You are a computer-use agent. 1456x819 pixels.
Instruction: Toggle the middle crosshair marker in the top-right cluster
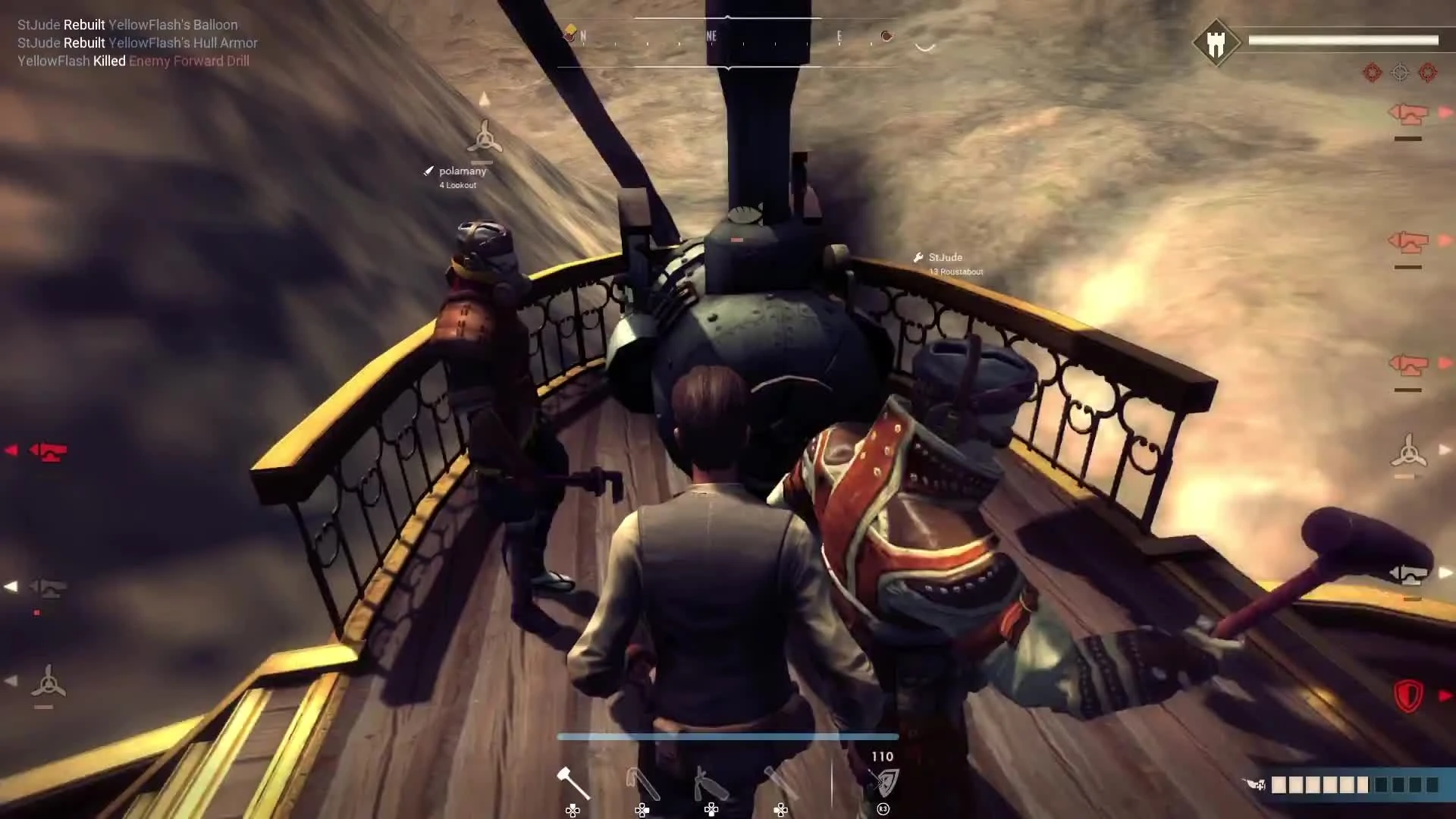click(x=1399, y=73)
